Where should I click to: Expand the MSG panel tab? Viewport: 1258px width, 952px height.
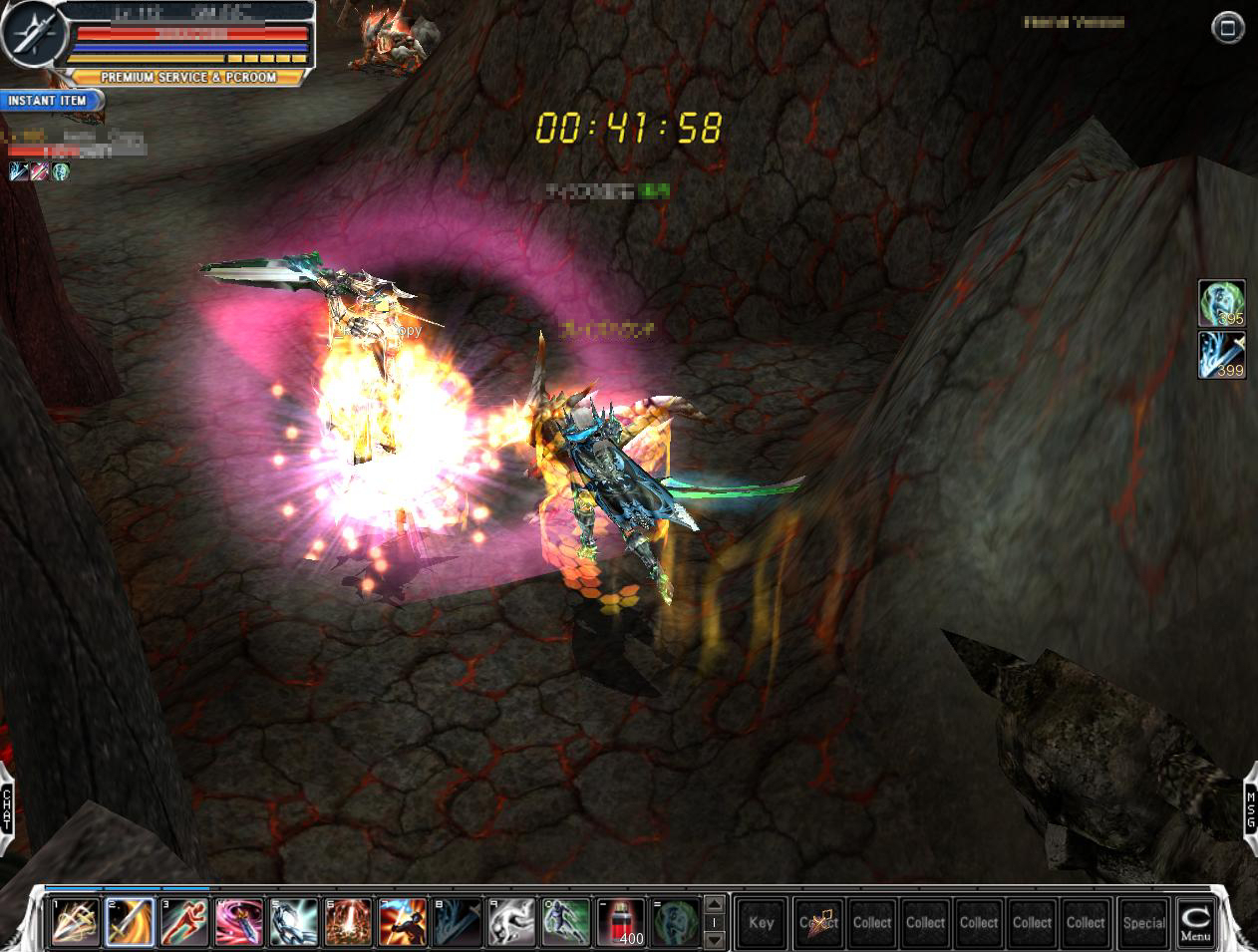(x=1250, y=808)
